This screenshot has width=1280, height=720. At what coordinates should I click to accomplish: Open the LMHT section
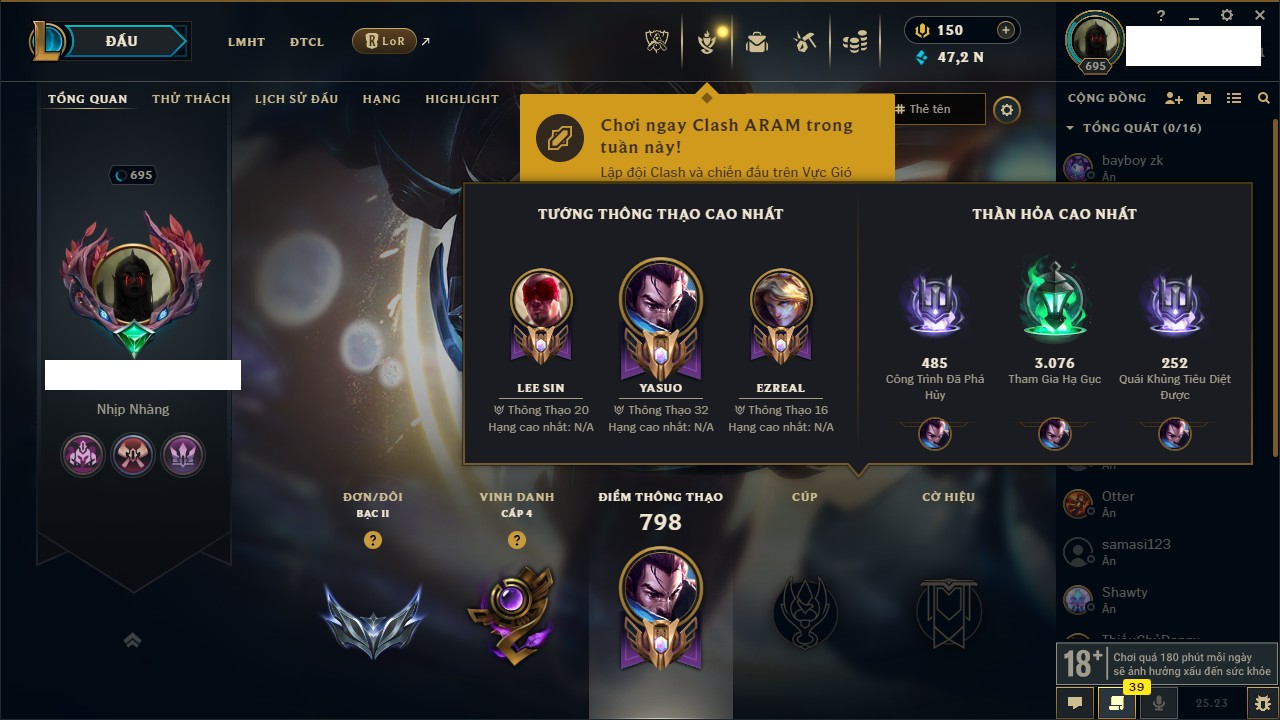pyautogui.click(x=246, y=42)
